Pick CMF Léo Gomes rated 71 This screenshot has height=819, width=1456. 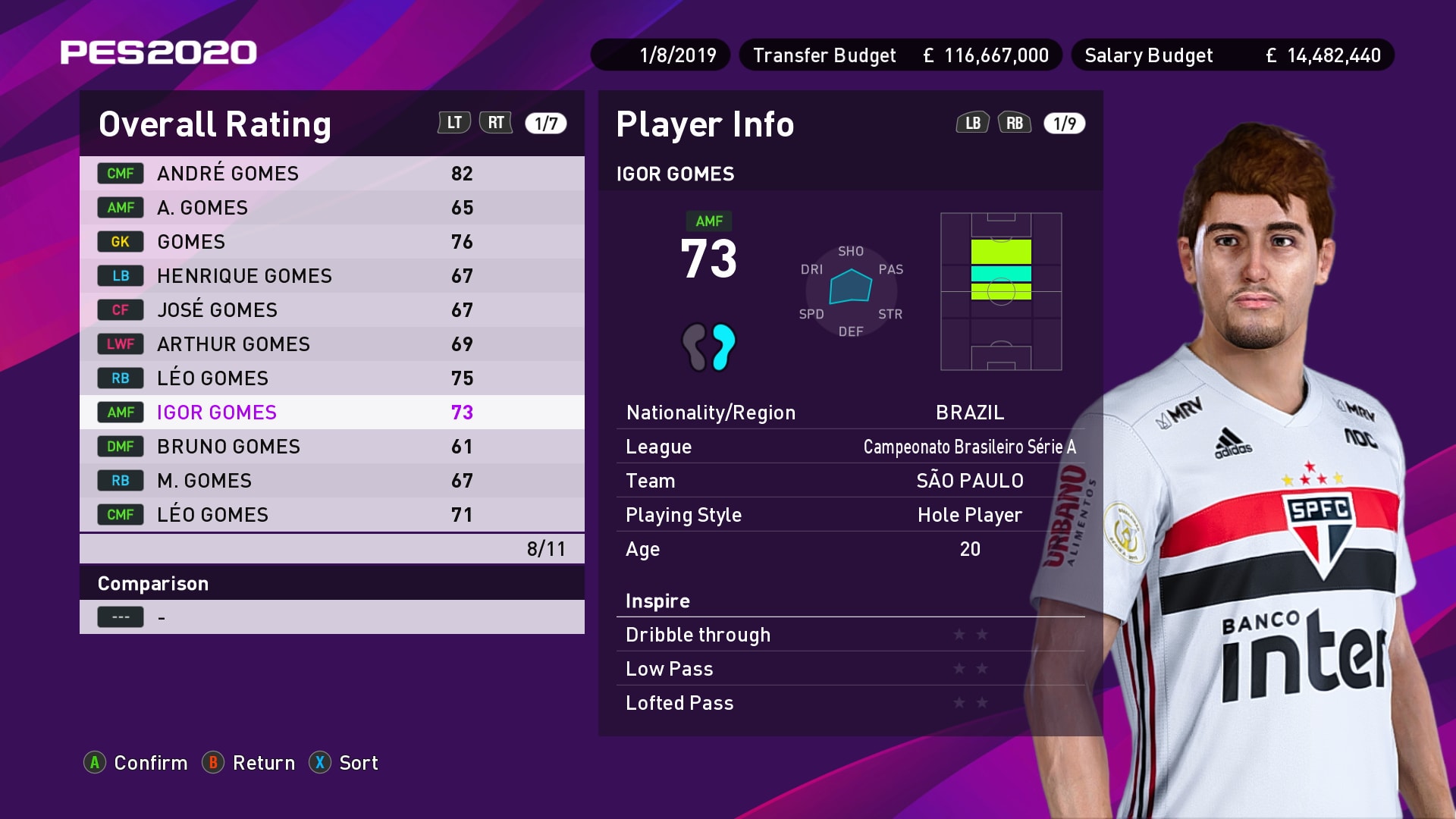coord(331,515)
